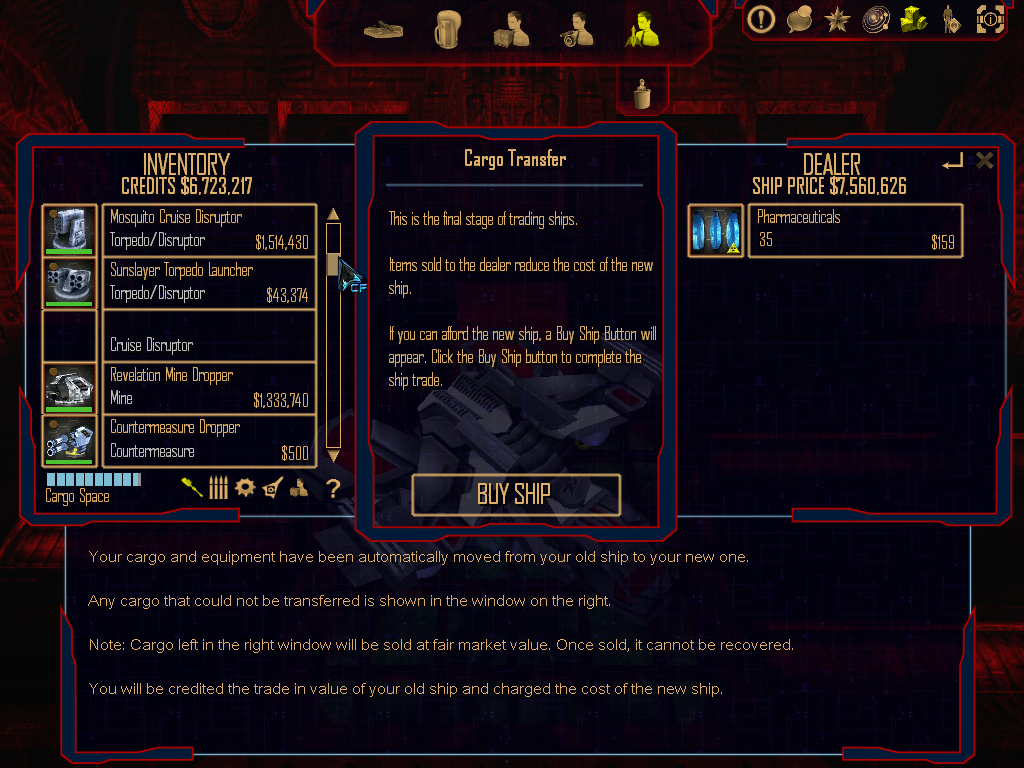The width and height of the screenshot is (1024, 768).
Task: Filter inventory by the ammunition bullets icon
Action: tap(218, 487)
